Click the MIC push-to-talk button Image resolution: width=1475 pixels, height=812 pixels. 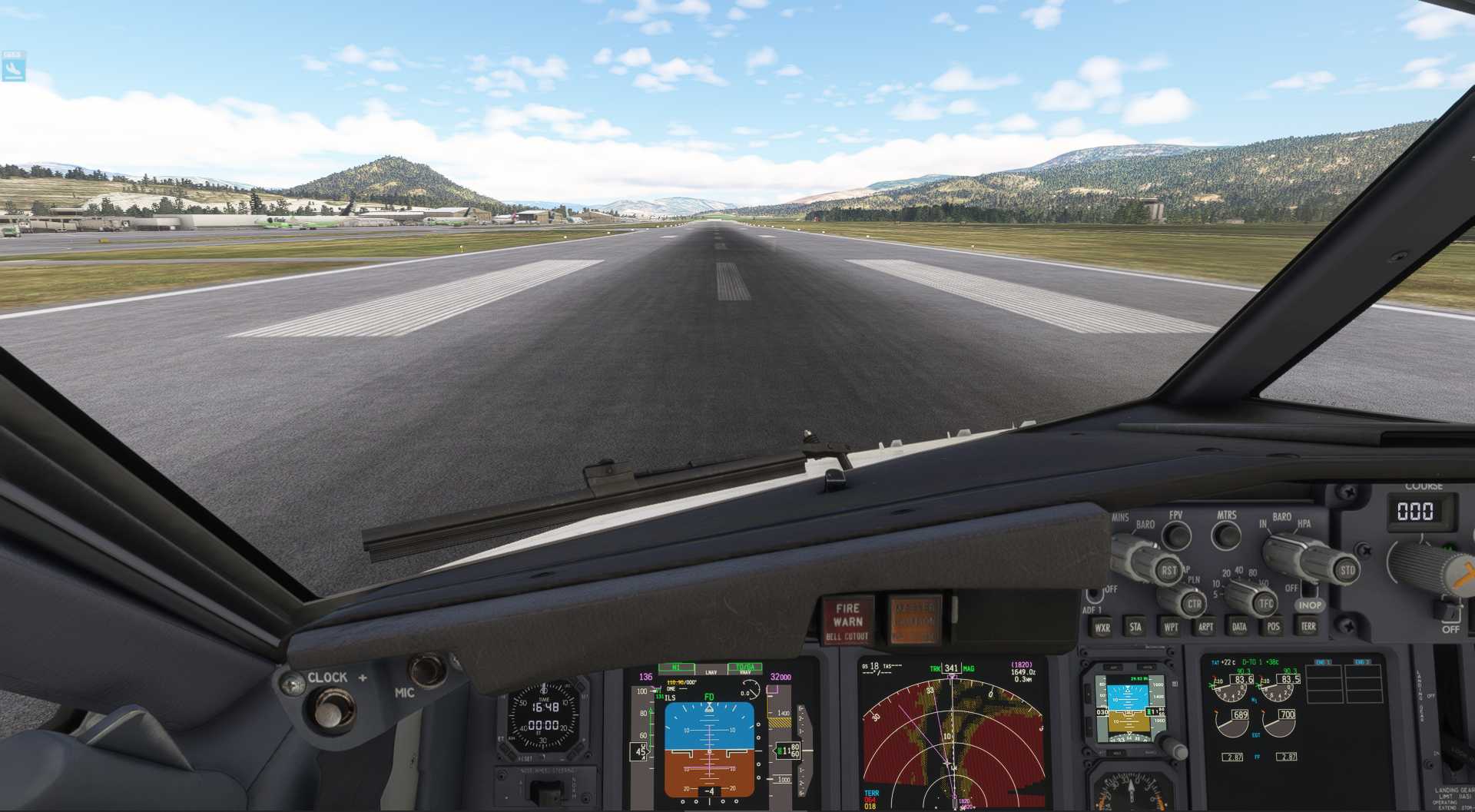pos(427,668)
